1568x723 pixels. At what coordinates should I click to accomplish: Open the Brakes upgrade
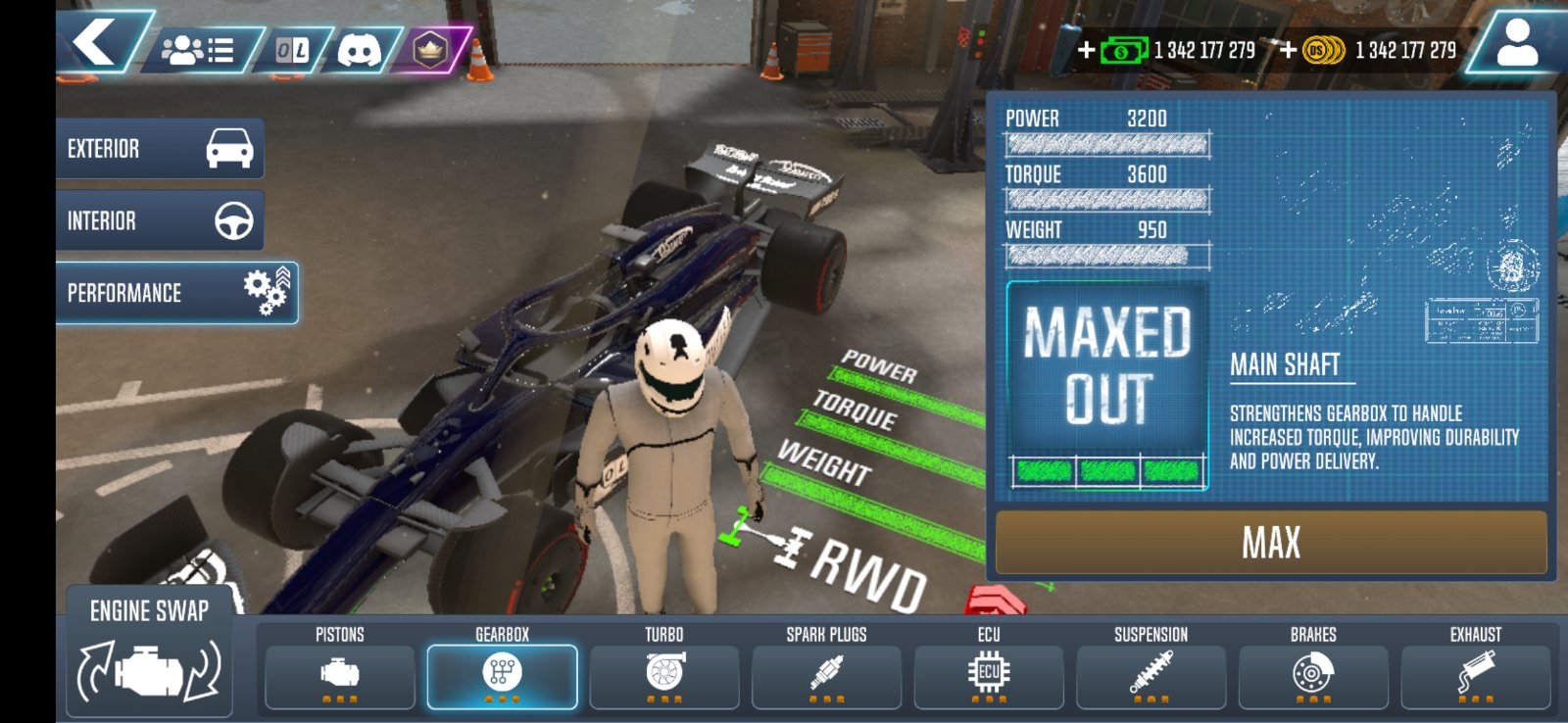click(1313, 676)
